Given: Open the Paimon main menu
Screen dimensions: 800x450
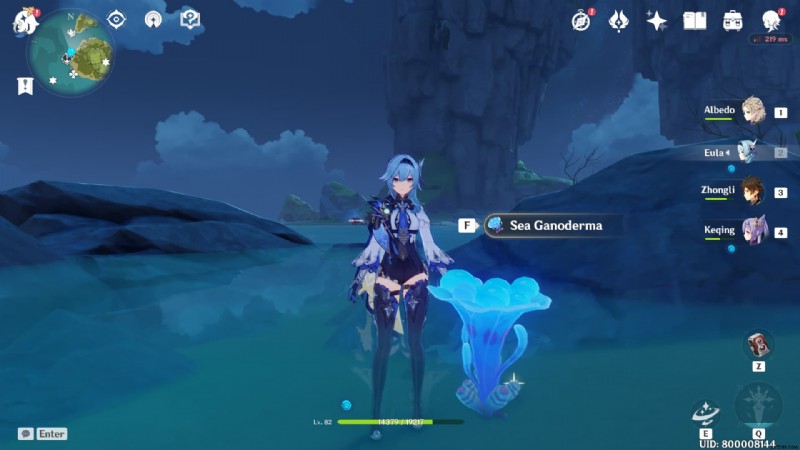Looking at the screenshot, I should click(24, 22).
